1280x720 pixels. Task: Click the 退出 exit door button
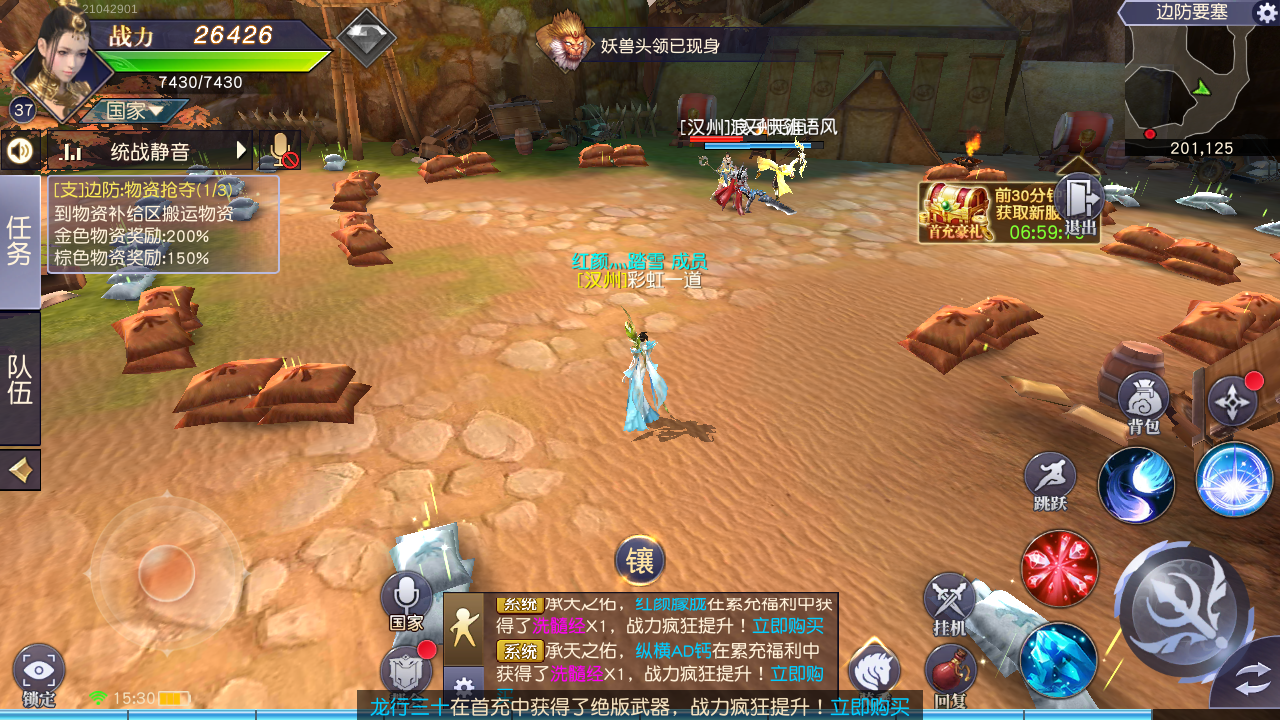pyautogui.click(x=1079, y=203)
